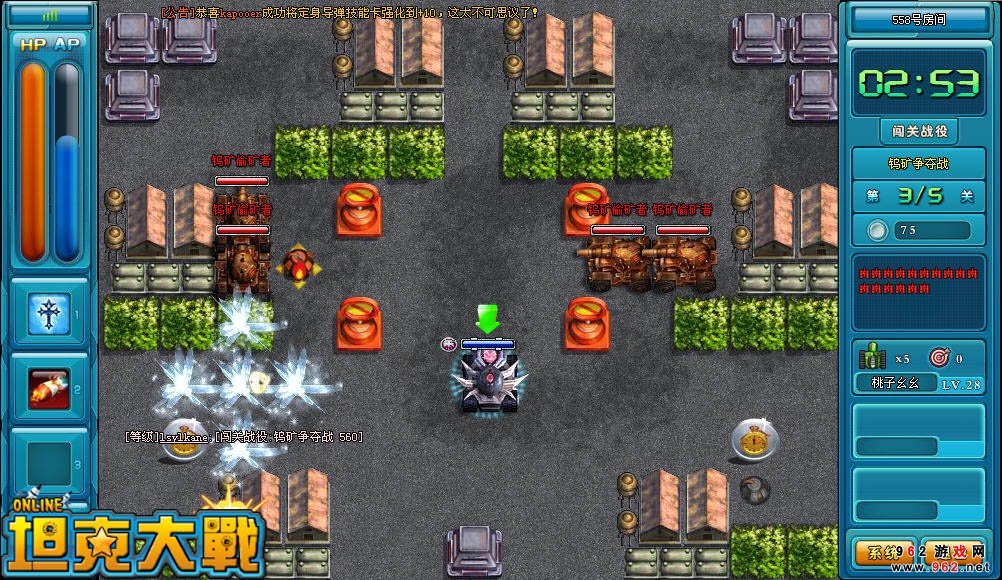Image resolution: width=1002 pixels, height=580 pixels.
Task: Select the 闯关战役 campaign mode label
Action: pyautogui.click(x=919, y=131)
